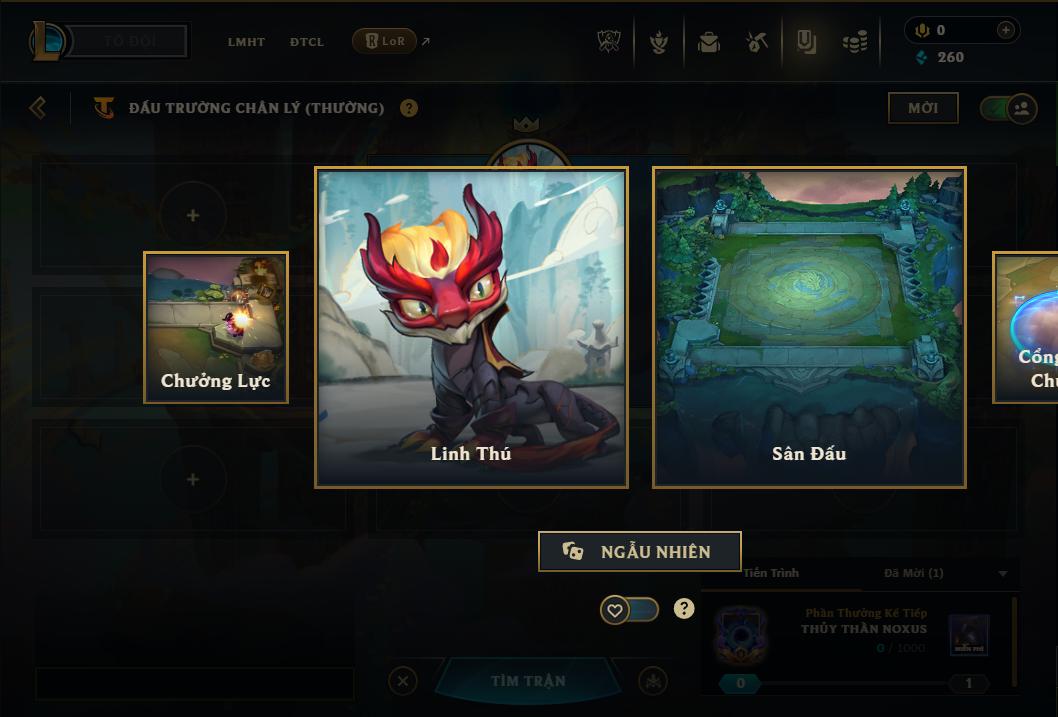Screen dimensions: 1058x717
Task: Click the Ngẫu Nhiên random button
Action: 640,551
